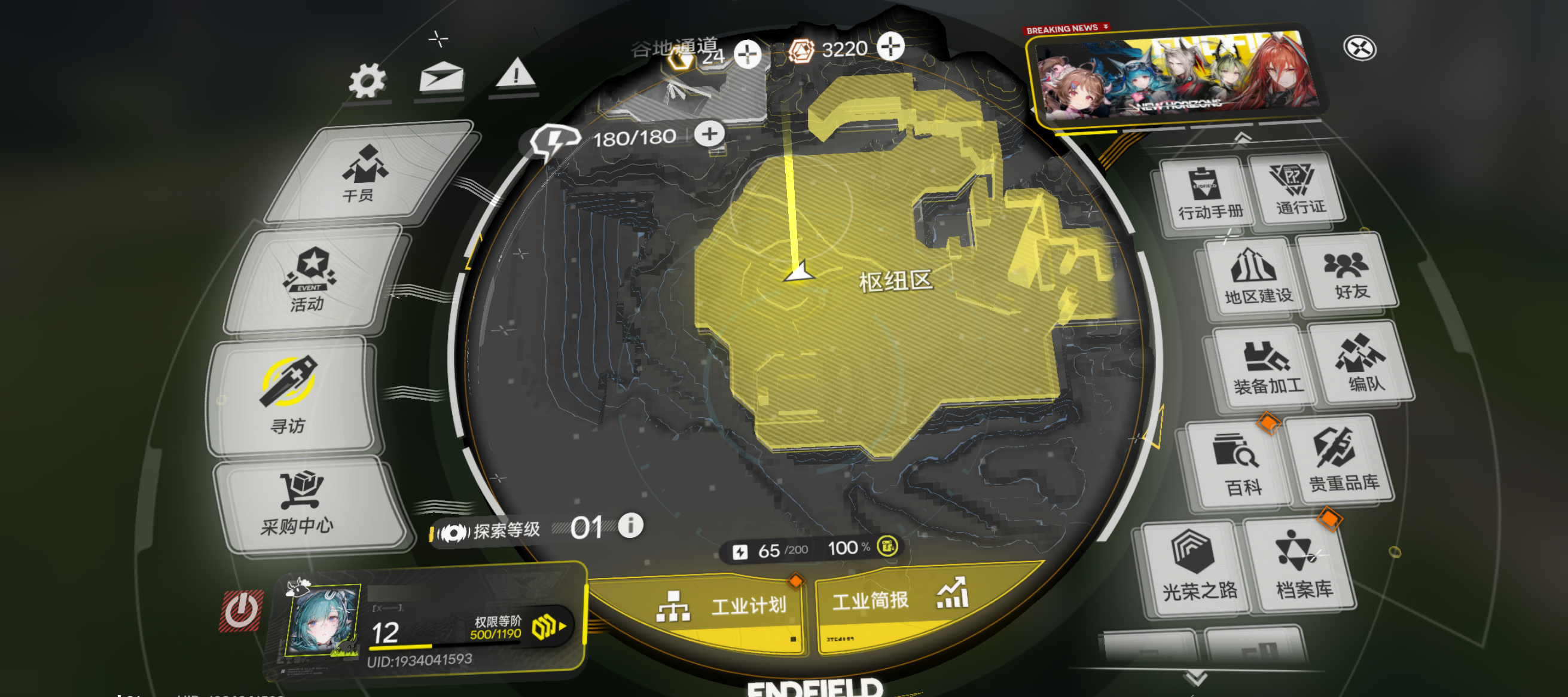Open the 干员 operators menu
Screen dimensions: 1568x697
pos(364,173)
